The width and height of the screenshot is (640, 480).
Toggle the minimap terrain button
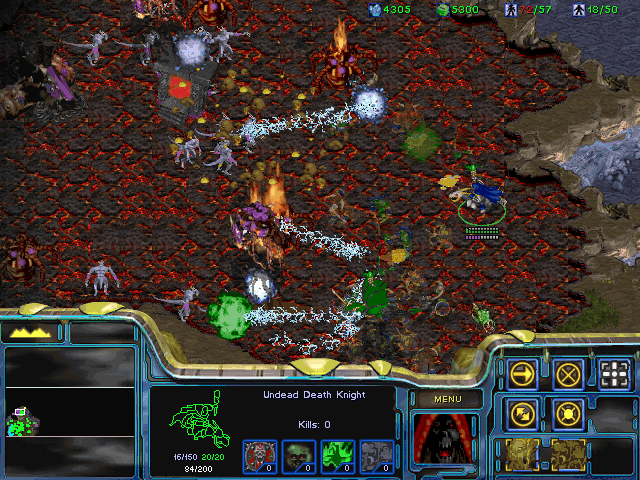33,332
